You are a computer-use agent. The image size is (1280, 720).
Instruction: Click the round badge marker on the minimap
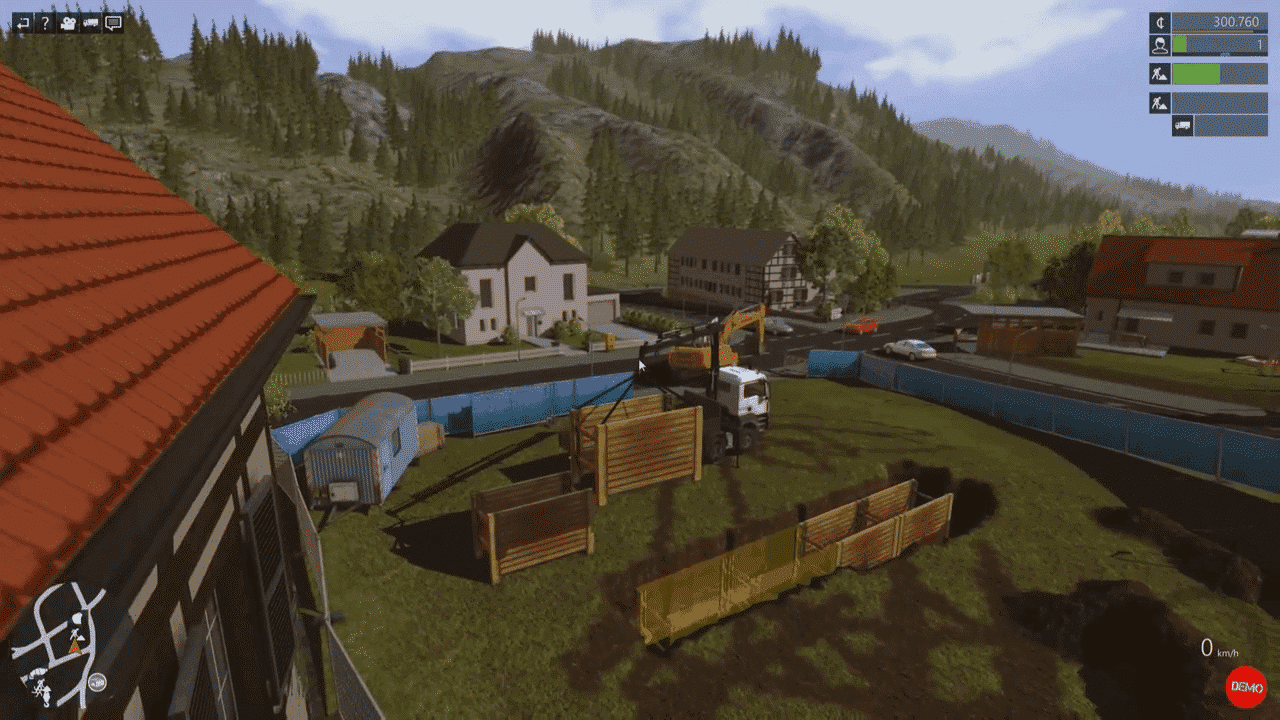pos(97,684)
